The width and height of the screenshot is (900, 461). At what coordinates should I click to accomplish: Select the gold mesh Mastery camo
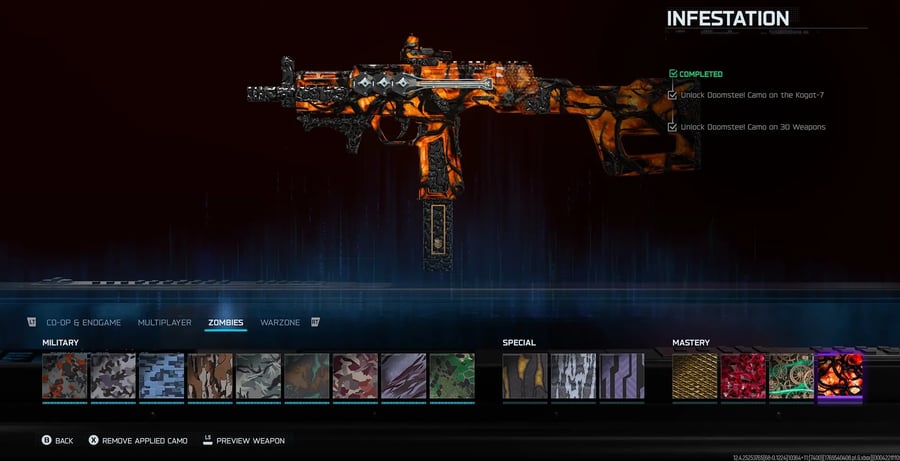click(x=695, y=376)
